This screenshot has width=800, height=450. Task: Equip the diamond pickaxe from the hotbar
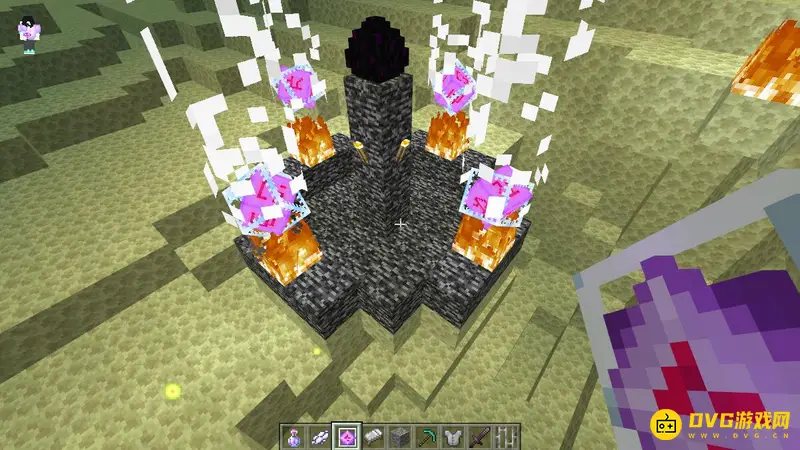pos(427,435)
